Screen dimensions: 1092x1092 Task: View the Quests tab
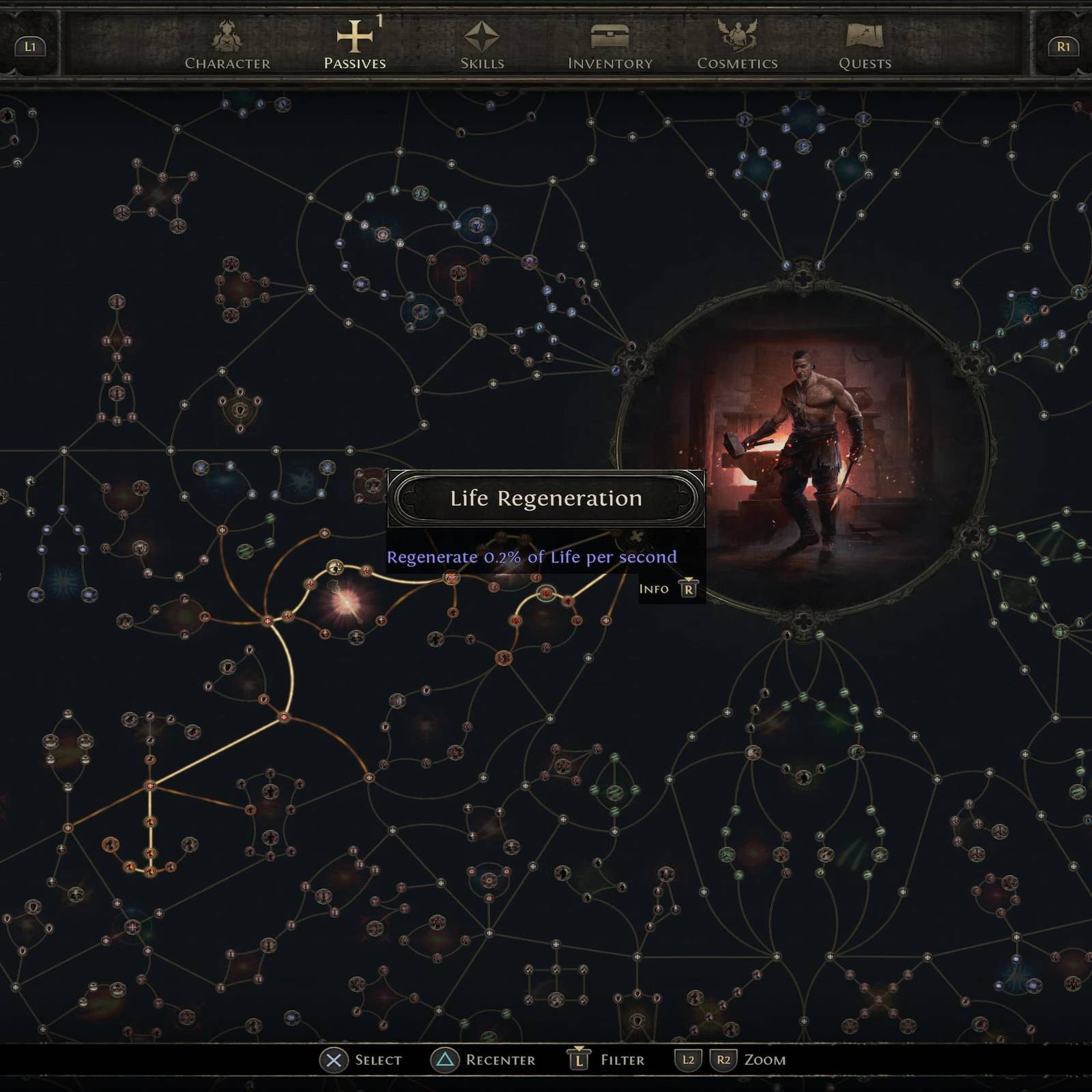(x=865, y=46)
